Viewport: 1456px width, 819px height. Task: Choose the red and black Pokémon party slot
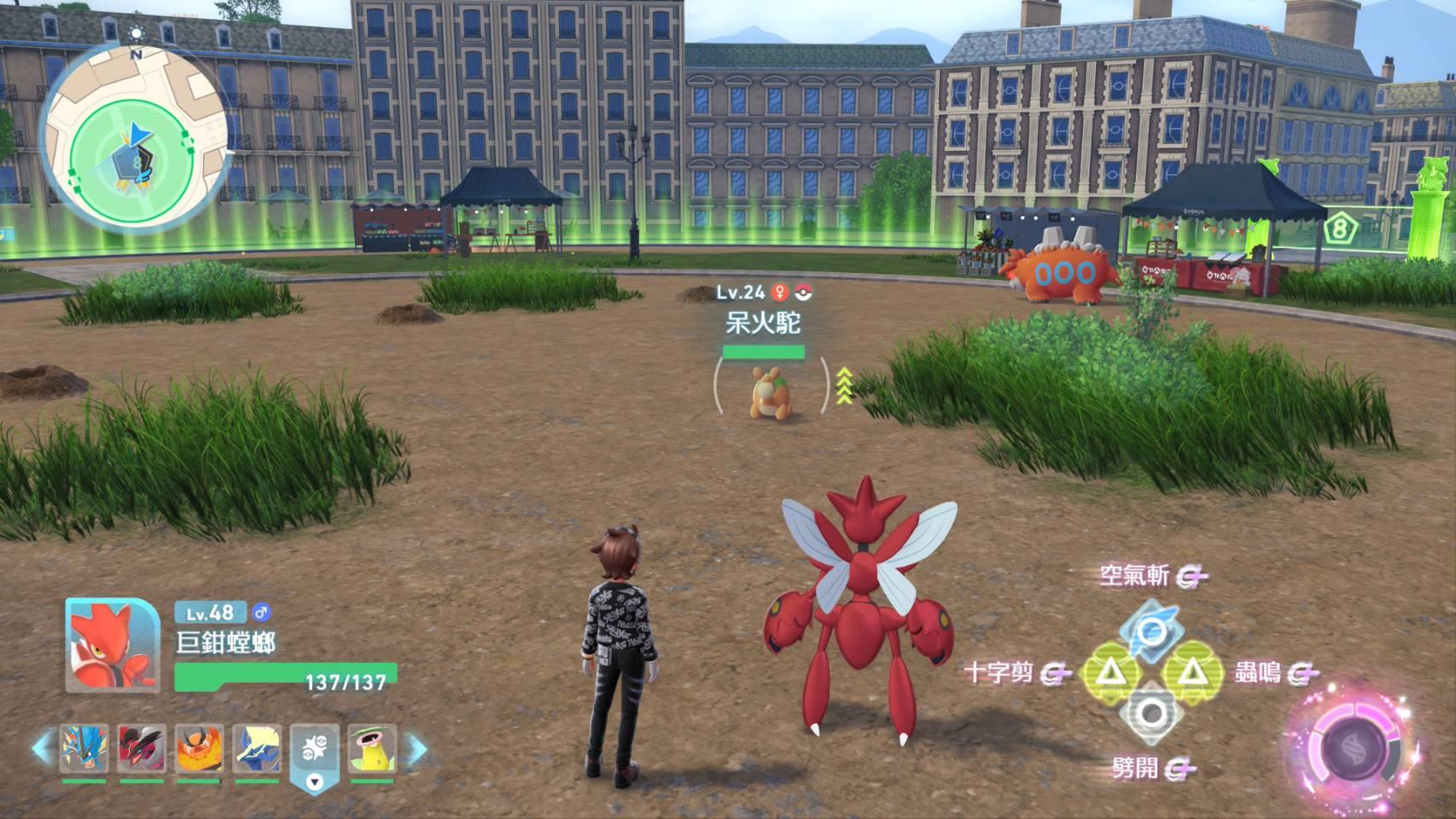click(142, 748)
